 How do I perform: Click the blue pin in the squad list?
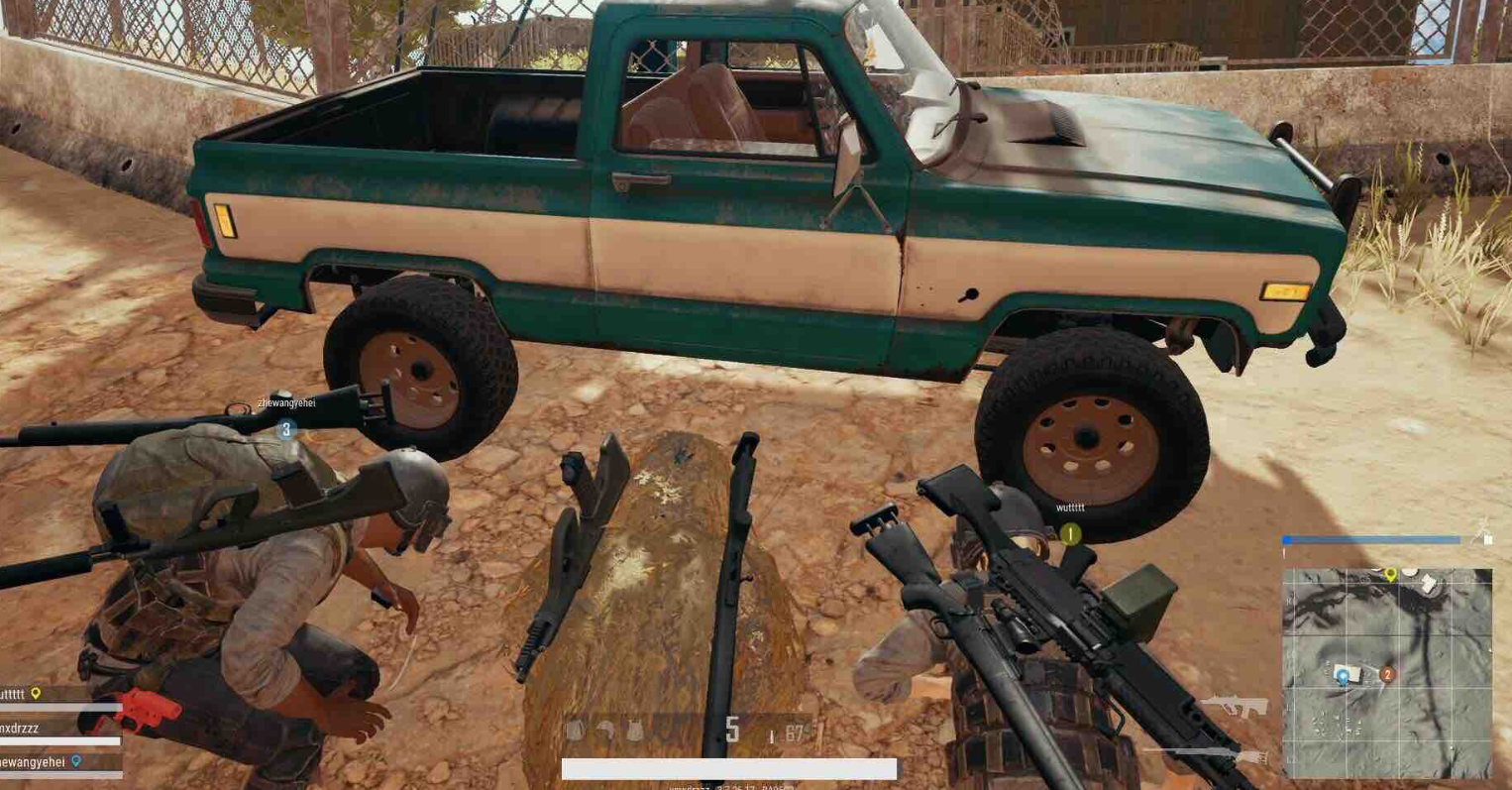76,761
